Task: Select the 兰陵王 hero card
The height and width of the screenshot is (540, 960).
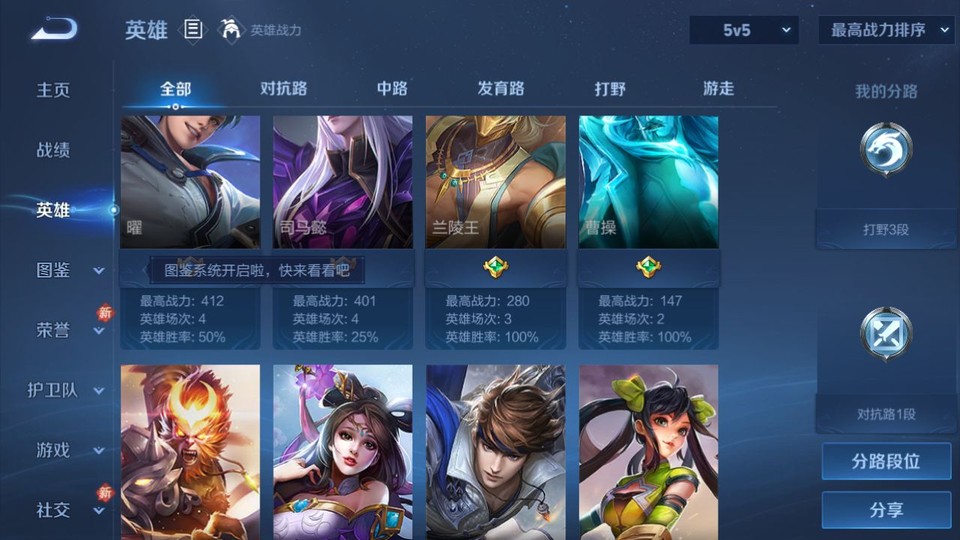Action: point(495,182)
